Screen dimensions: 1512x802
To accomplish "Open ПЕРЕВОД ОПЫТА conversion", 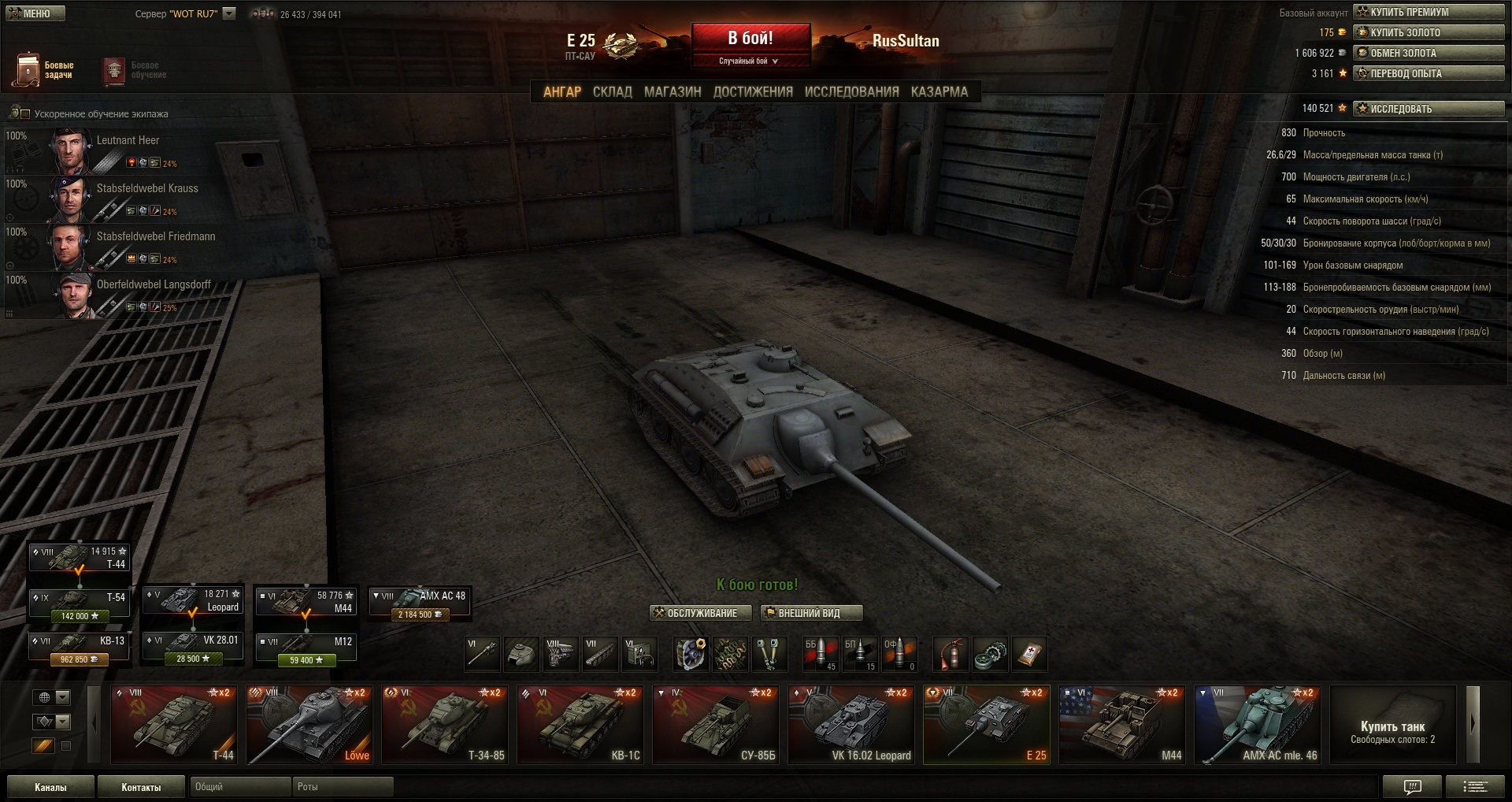I will click(x=1428, y=73).
